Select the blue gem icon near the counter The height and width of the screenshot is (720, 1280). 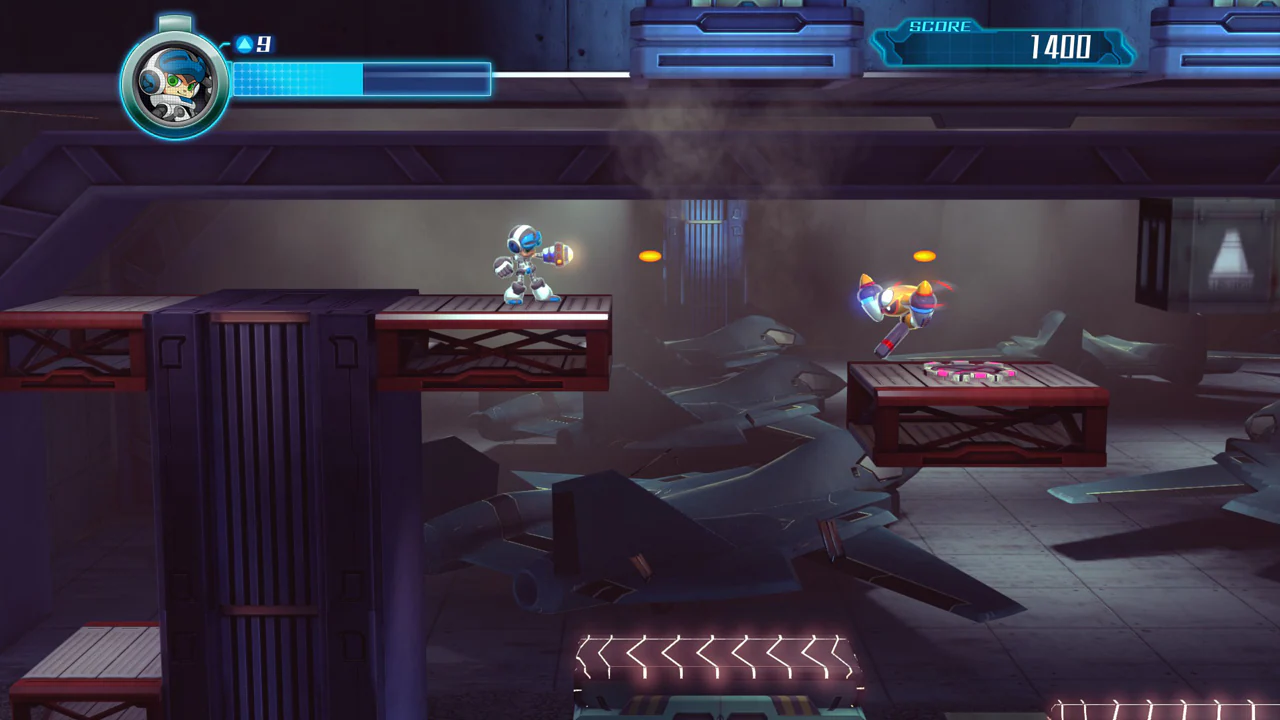coord(243,44)
